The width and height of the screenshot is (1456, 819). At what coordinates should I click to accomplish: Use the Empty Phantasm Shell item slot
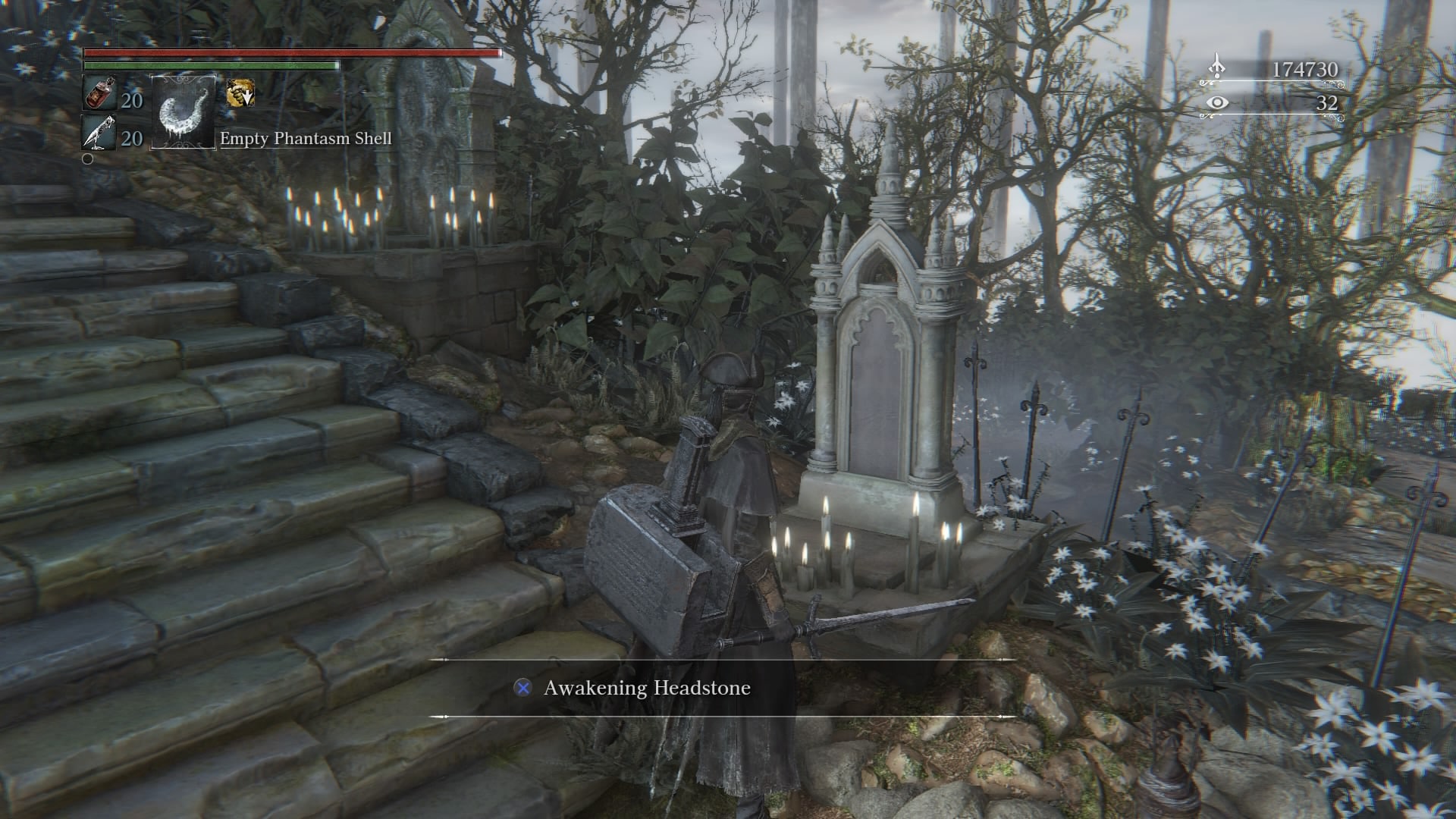(x=184, y=112)
